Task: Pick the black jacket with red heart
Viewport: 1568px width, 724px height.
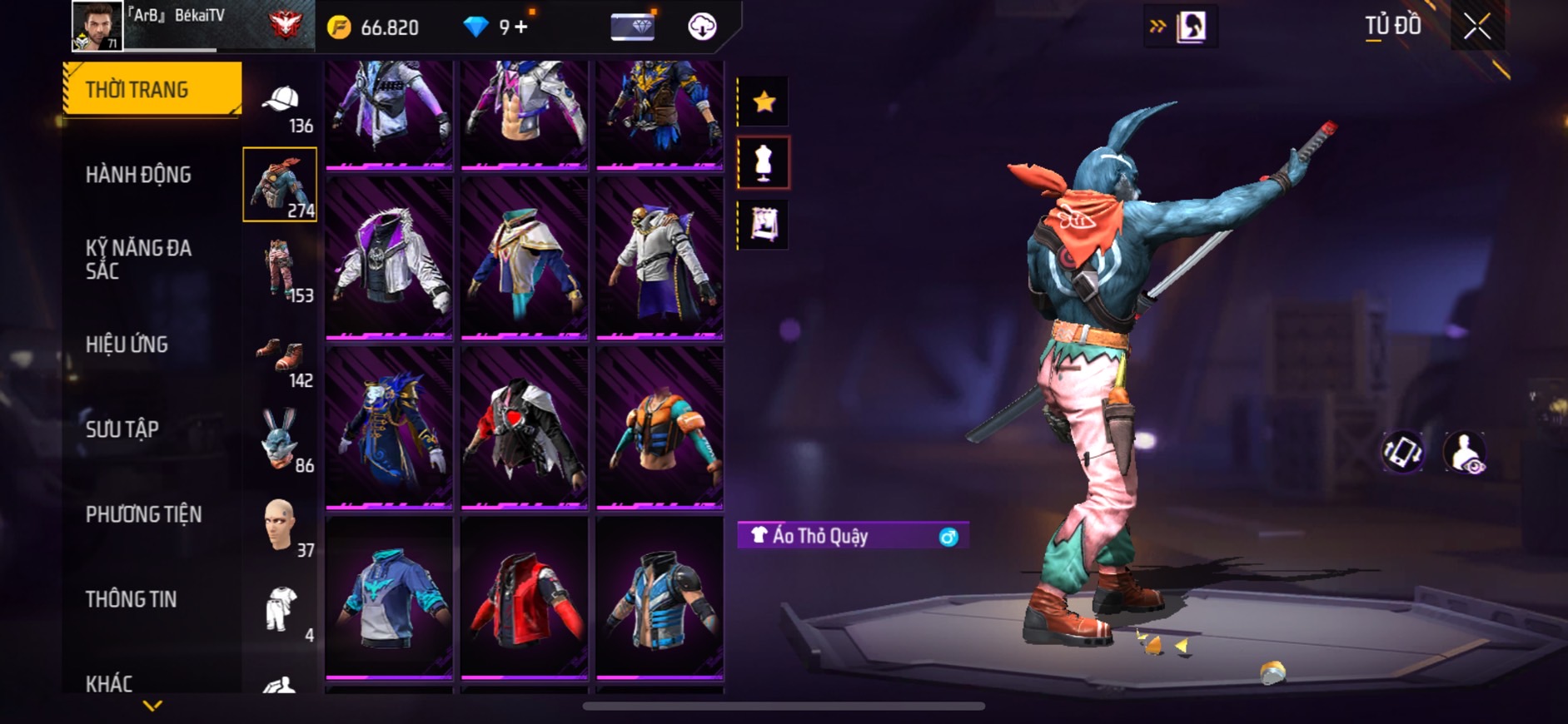Action: click(x=525, y=428)
